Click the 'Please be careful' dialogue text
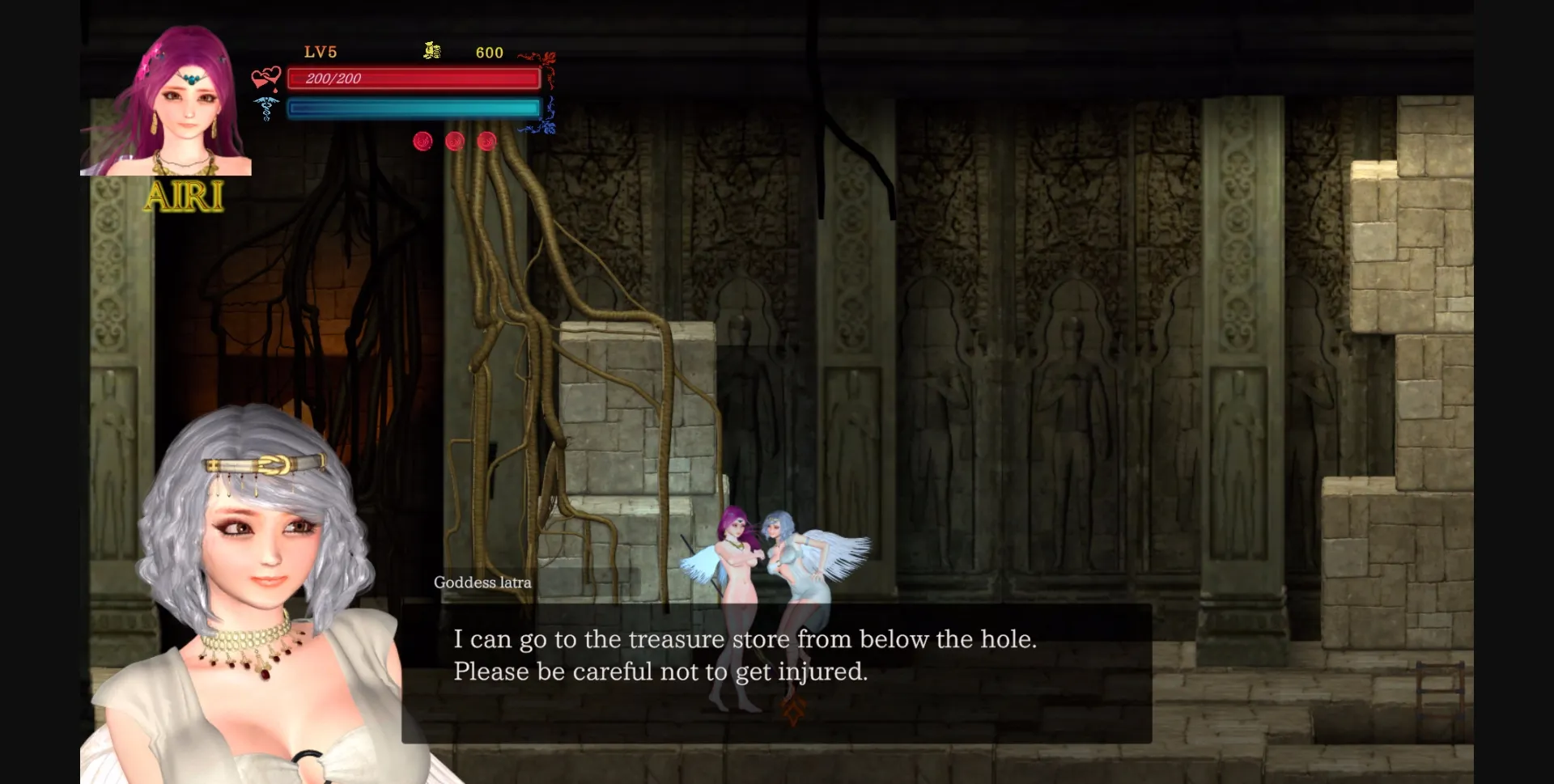Viewport: 1554px width, 784px height. coord(660,671)
